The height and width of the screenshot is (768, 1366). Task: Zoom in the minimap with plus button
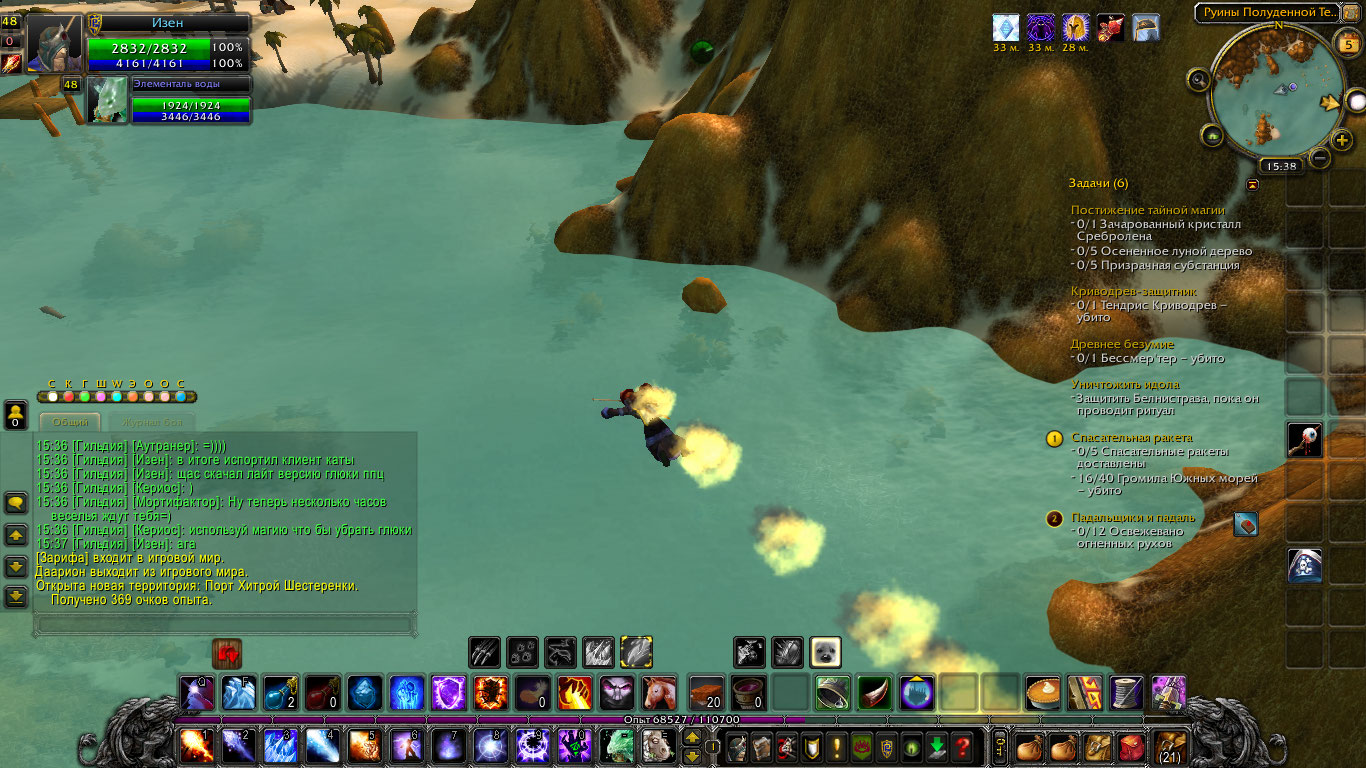[x=1342, y=140]
